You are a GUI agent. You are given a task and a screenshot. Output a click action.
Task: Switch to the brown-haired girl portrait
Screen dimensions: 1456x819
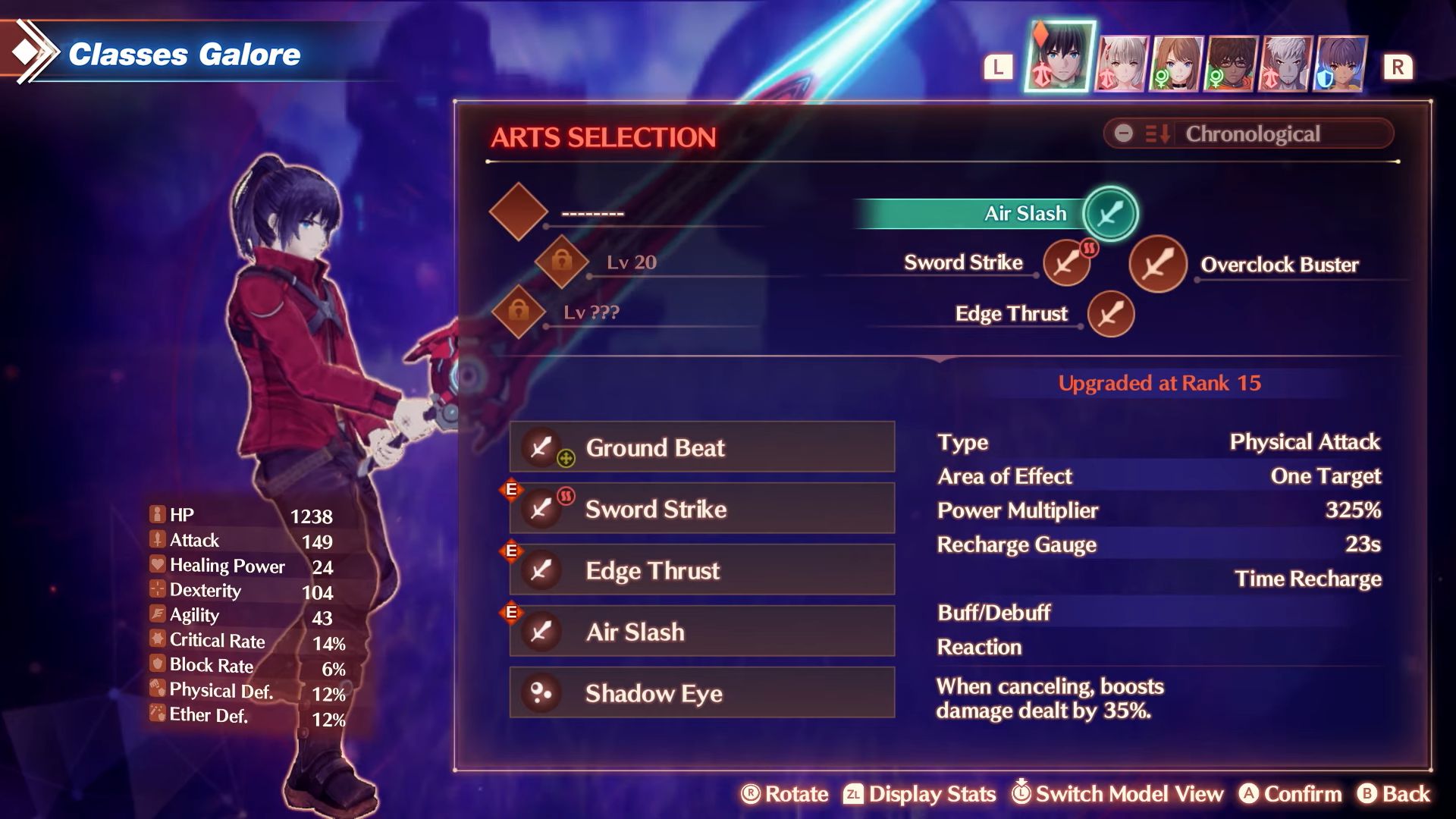[x=1175, y=63]
